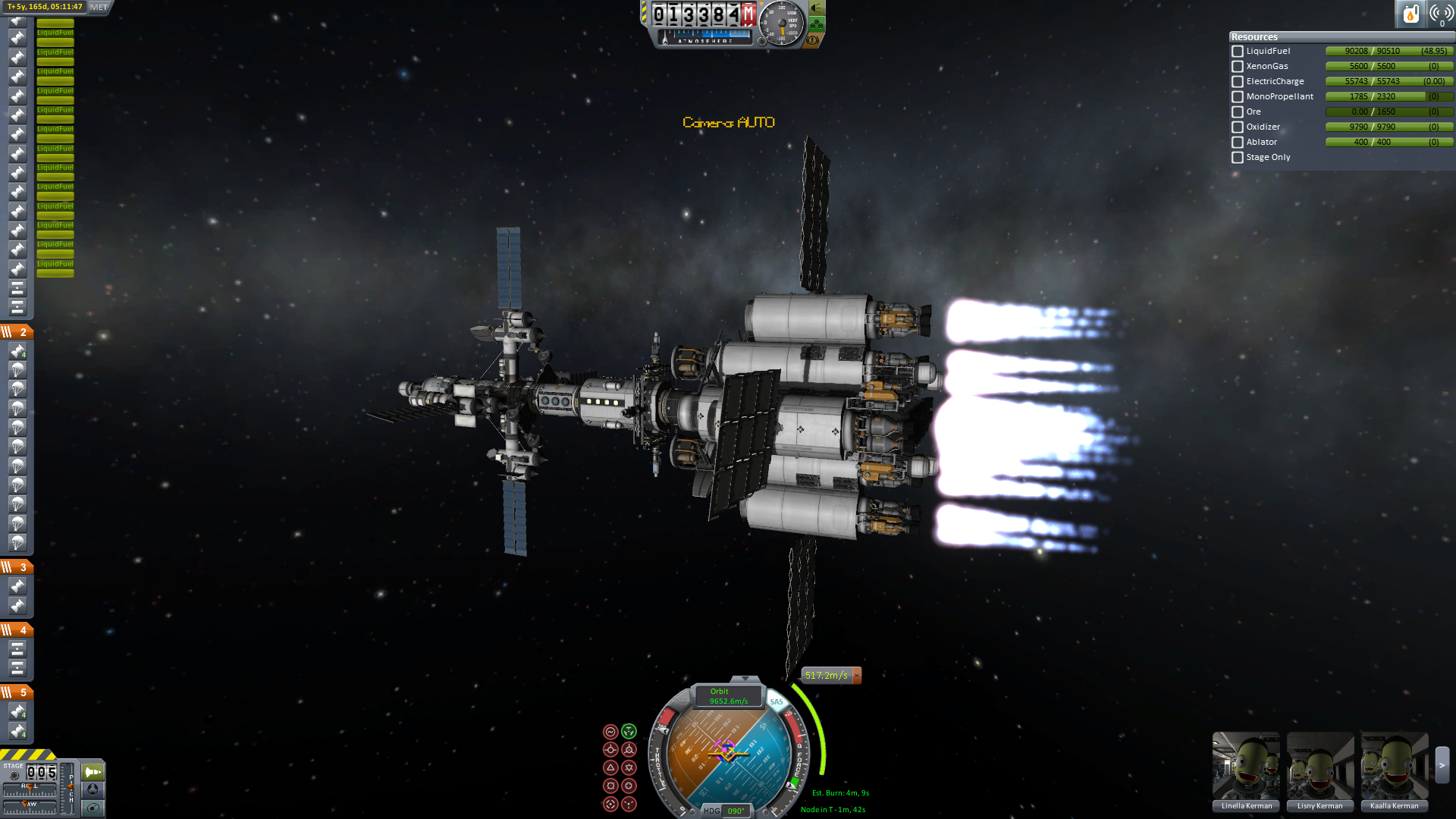Toggle the brakes warning button
The width and height of the screenshot is (1456, 819).
[812, 40]
